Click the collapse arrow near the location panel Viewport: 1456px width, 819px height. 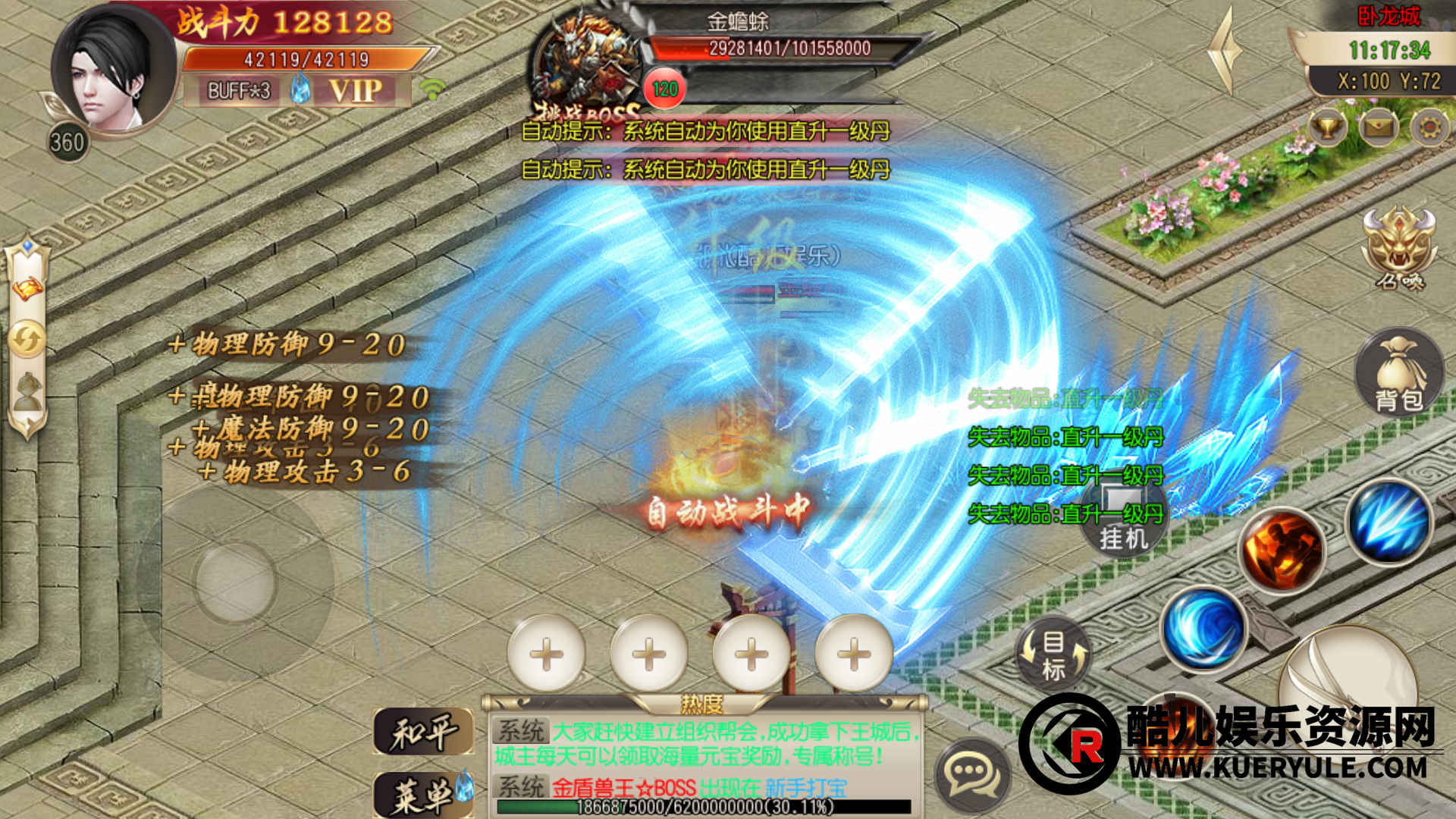1224,52
